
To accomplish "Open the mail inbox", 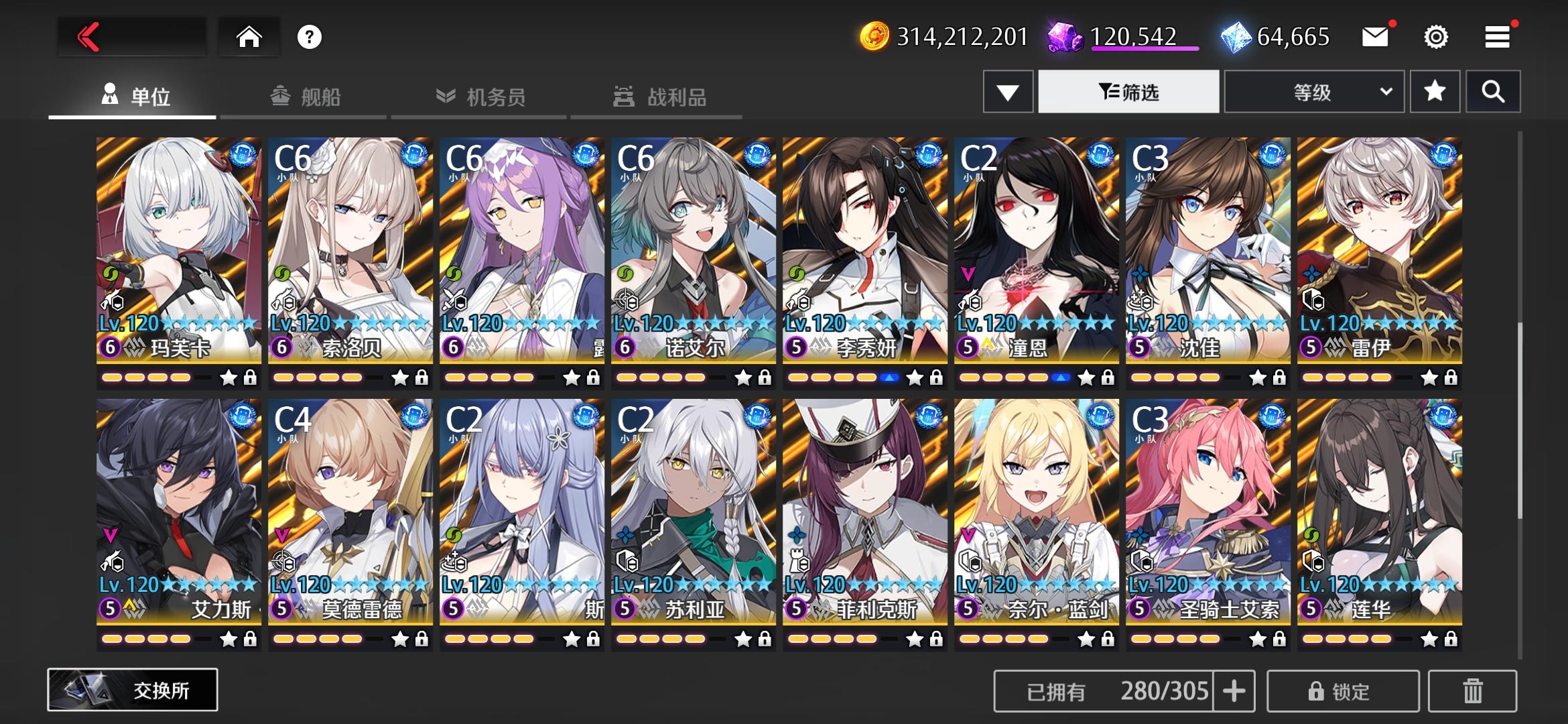I will pos(1374,38).
